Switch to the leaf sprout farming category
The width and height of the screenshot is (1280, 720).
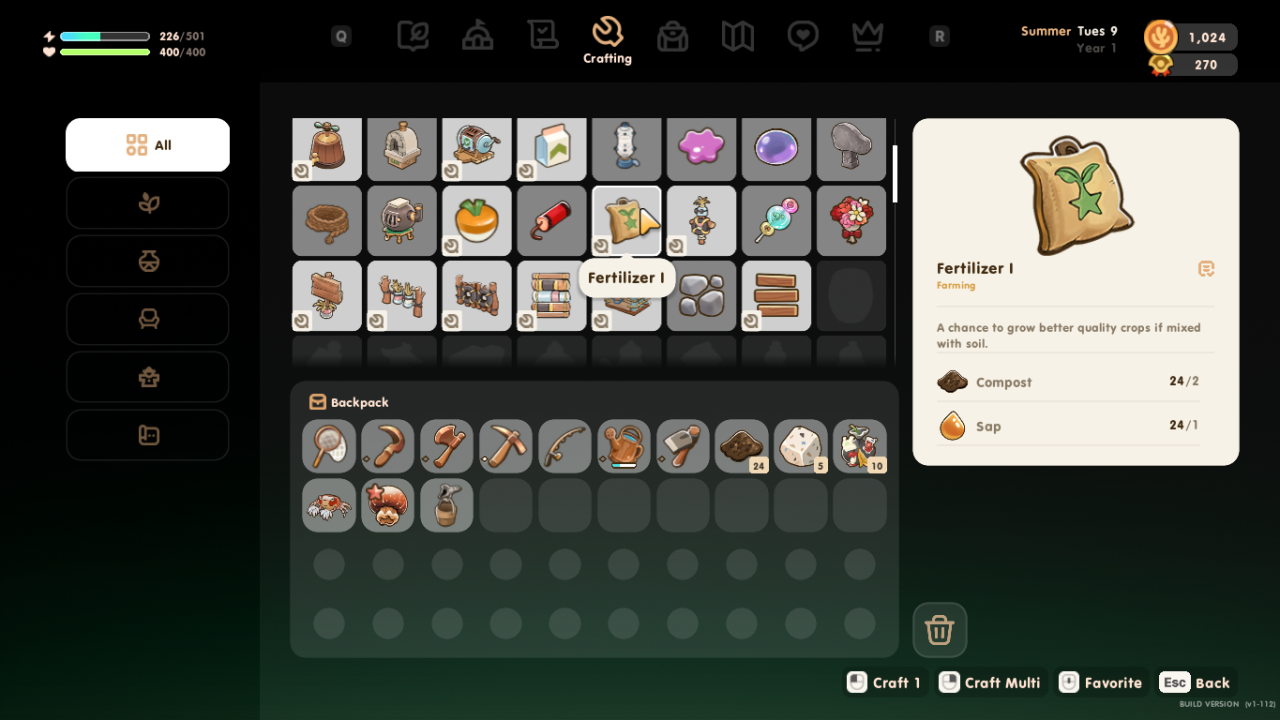[x=148, y=203]
